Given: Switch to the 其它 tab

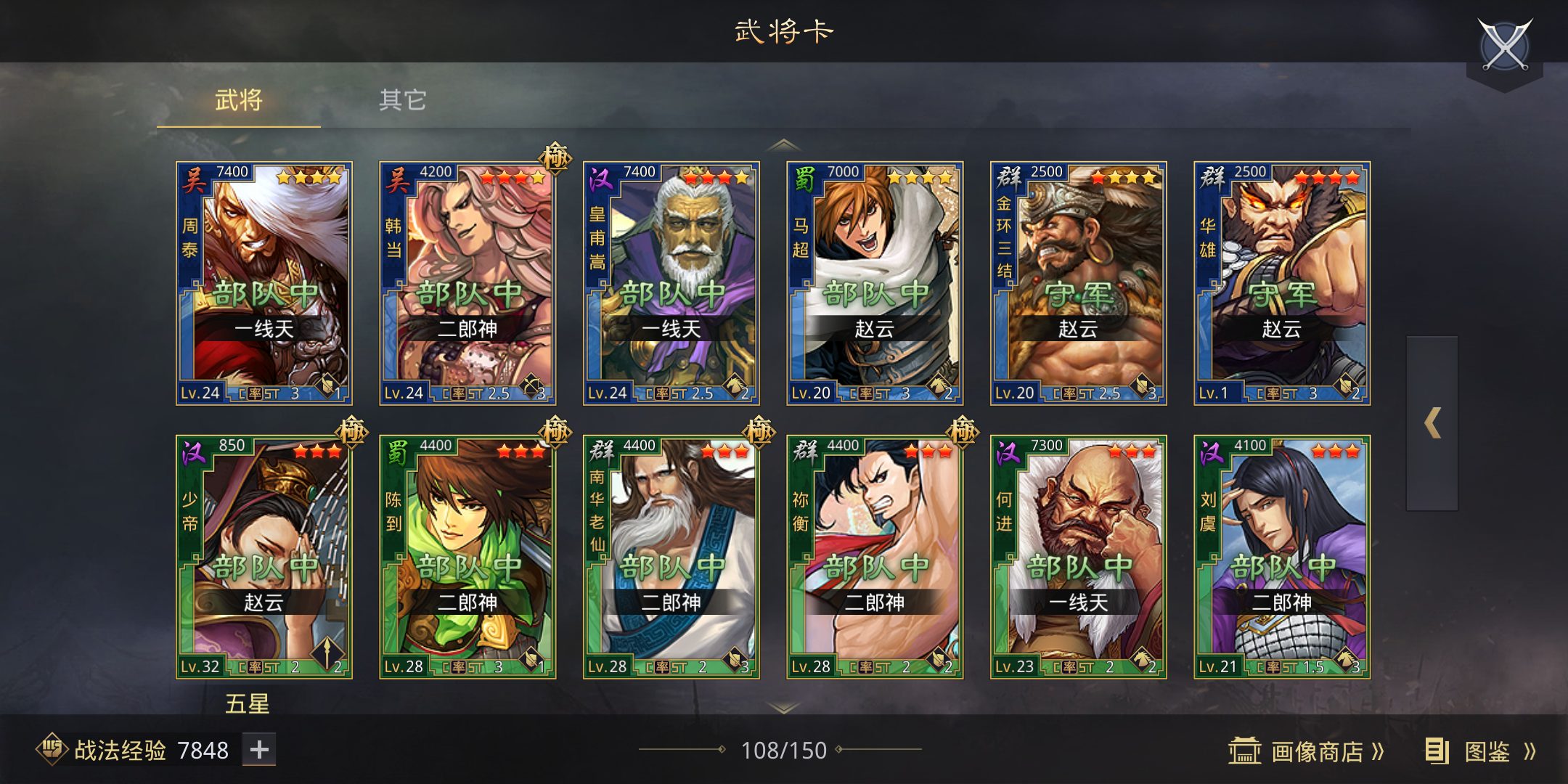Looking at the screenshot, I should (402, 100).
